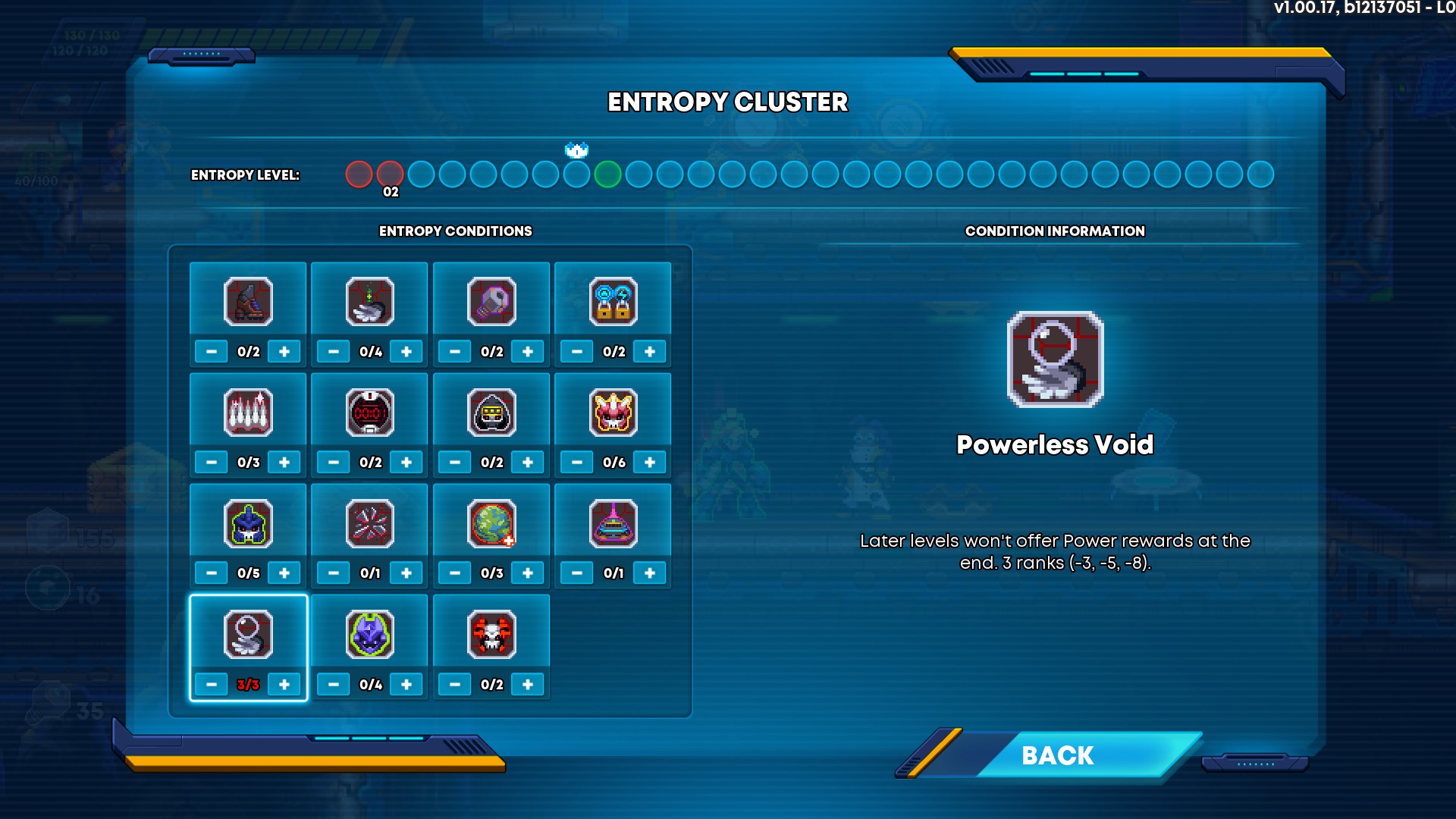The width and height of the screenshot is (1456, 819).
Task: Increase the green planet condition rank
Action: click(x=528, y=573)
